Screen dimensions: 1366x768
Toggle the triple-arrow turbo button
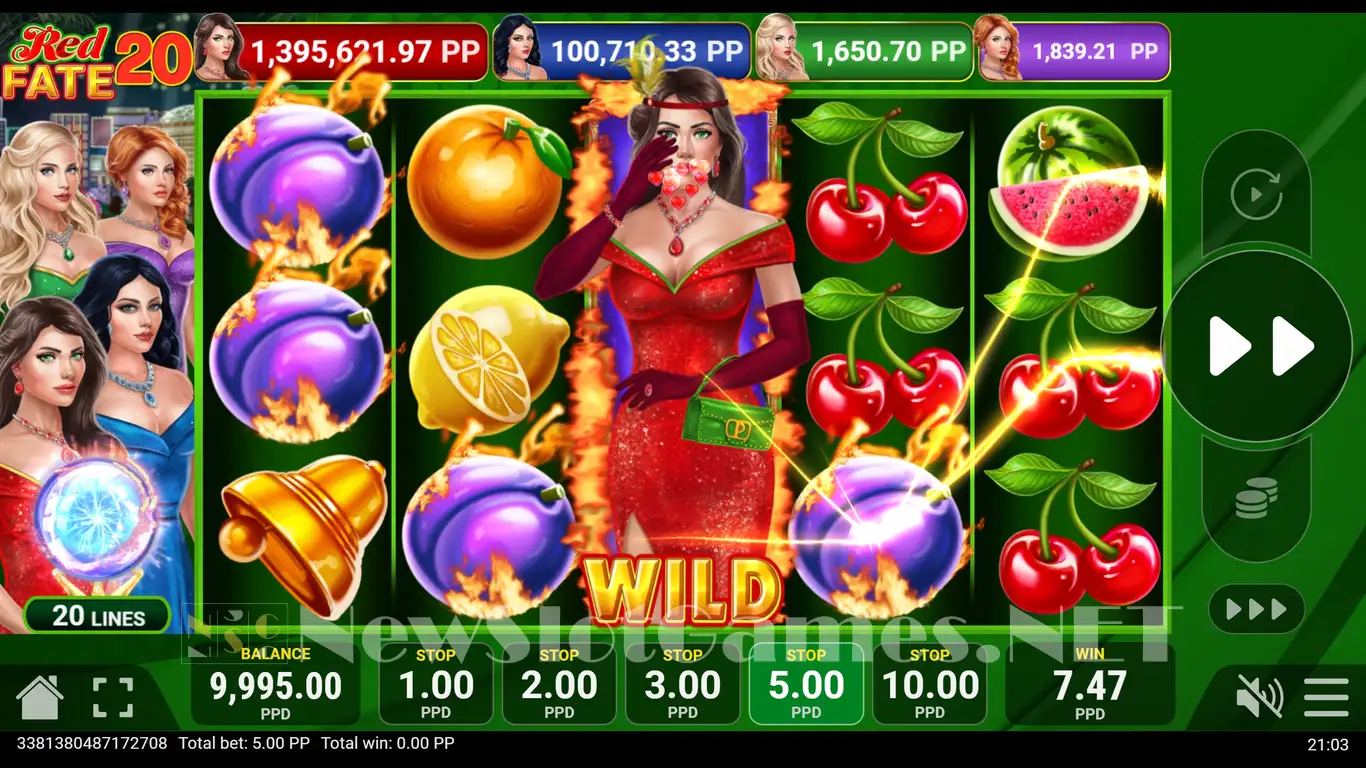(1257, 608)
